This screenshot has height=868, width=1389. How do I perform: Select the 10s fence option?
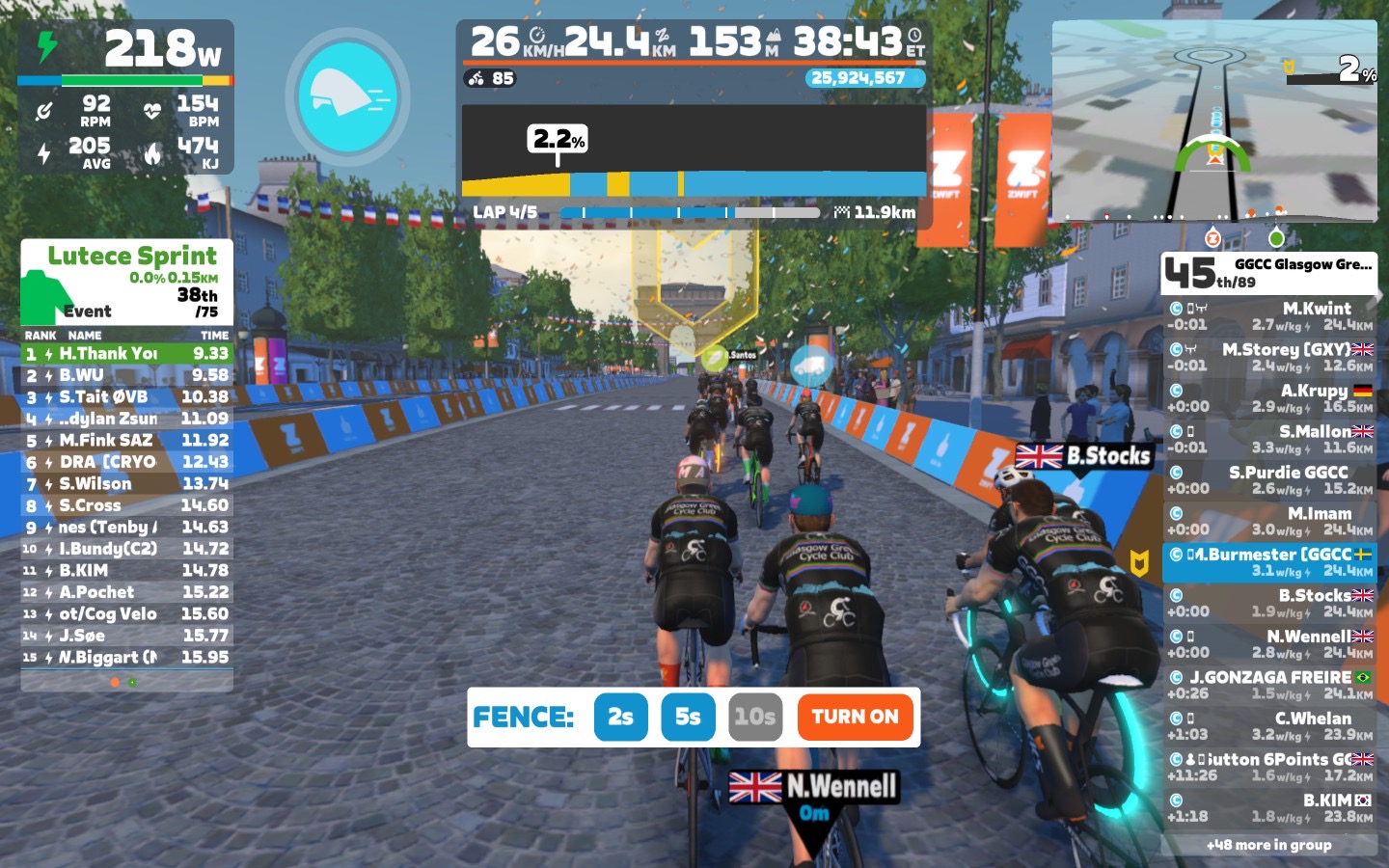coord(754,717)
